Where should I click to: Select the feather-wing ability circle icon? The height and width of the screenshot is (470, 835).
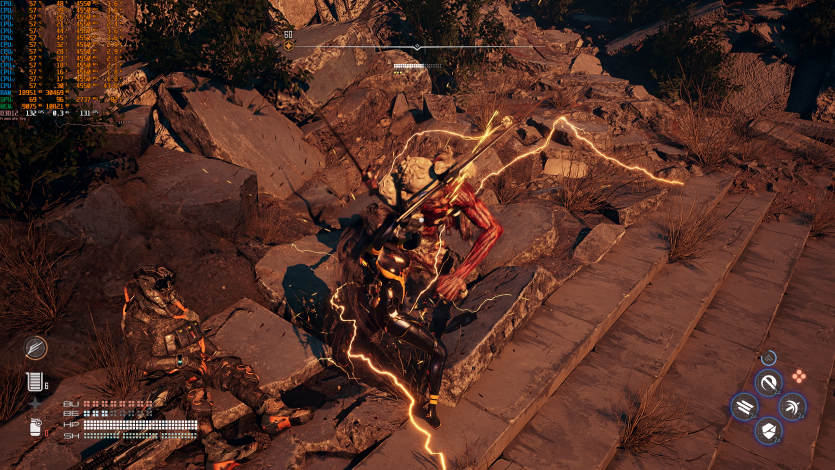tap(36, 347)
